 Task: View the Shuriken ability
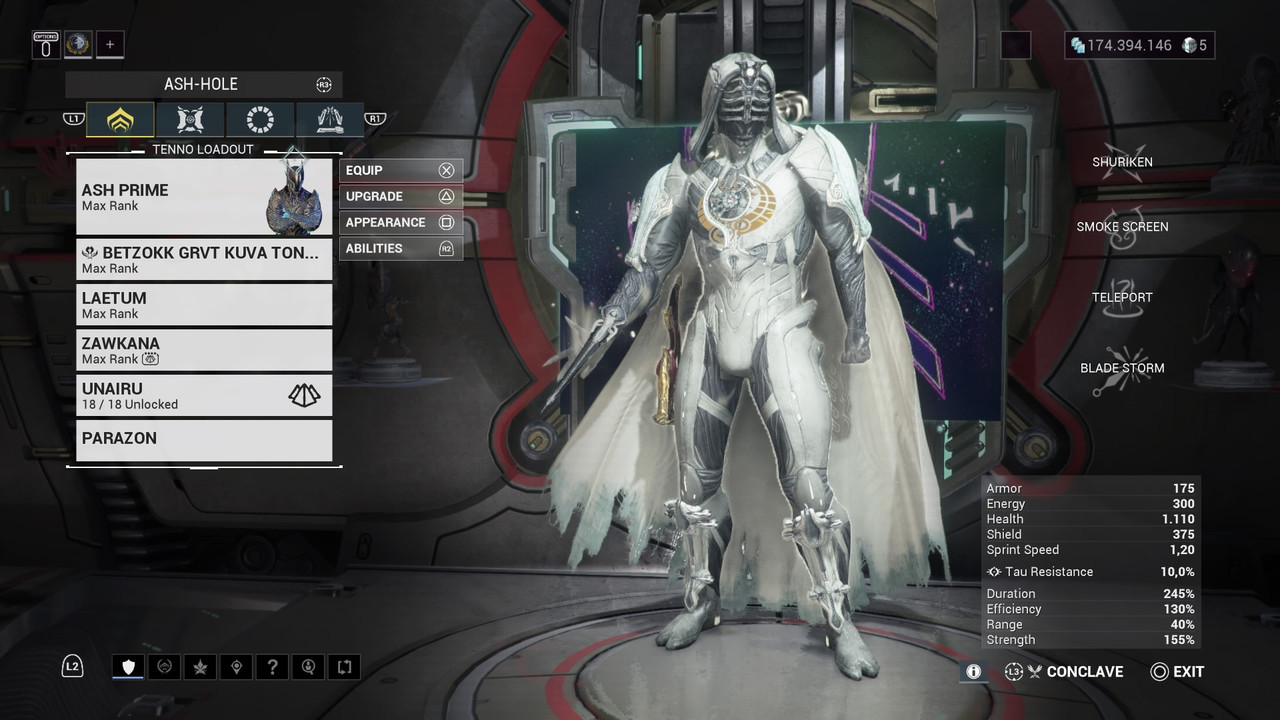(1122, 163)
